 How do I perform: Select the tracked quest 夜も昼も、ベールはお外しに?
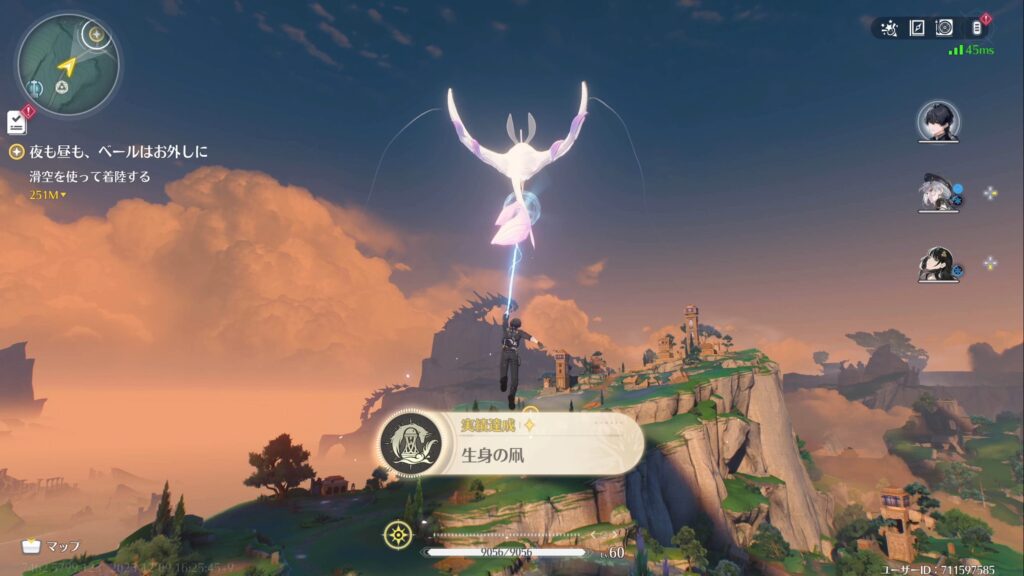click(118, 152)
